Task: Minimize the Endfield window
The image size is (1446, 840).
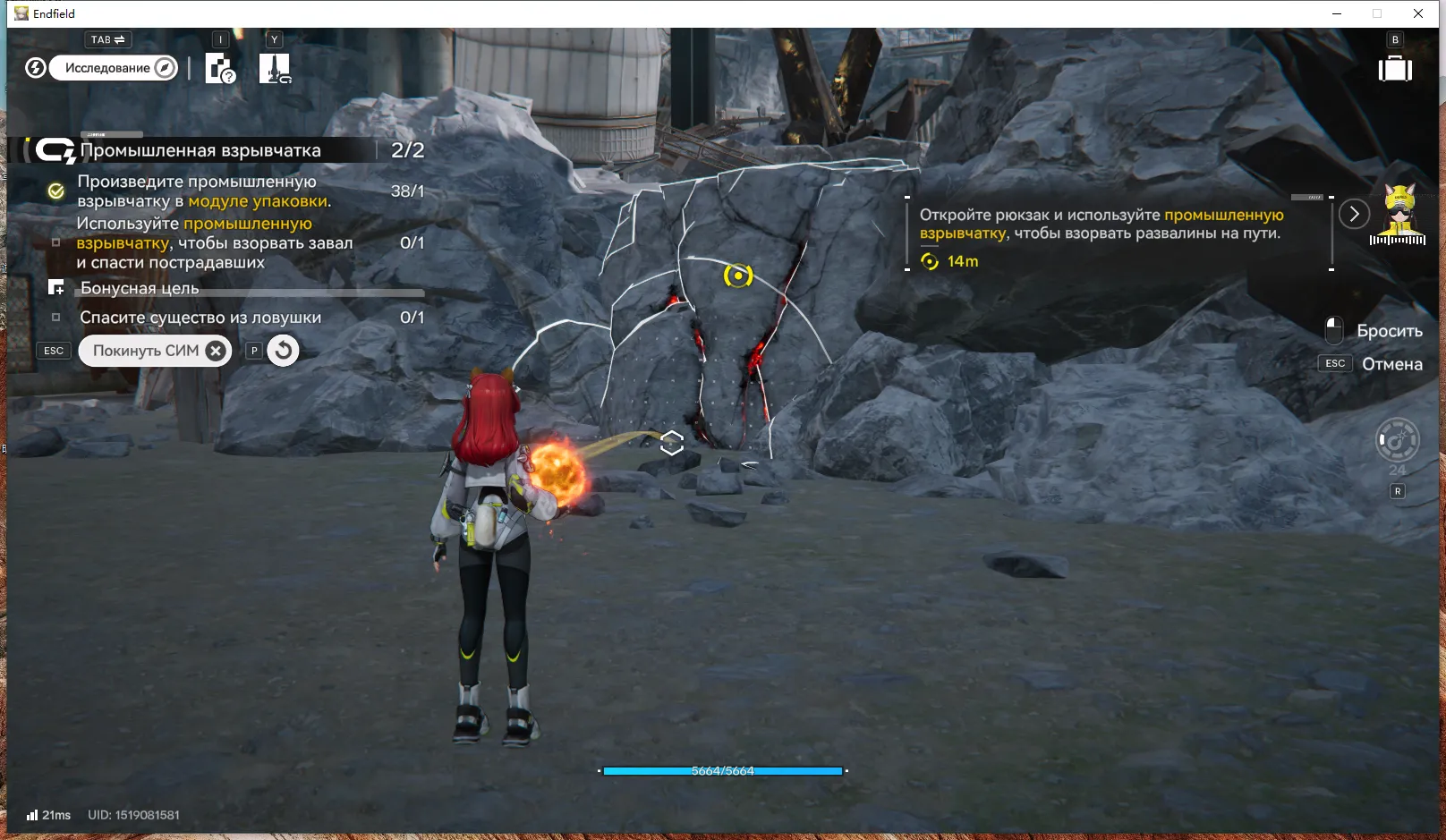Action: (x=1337, y=13)
